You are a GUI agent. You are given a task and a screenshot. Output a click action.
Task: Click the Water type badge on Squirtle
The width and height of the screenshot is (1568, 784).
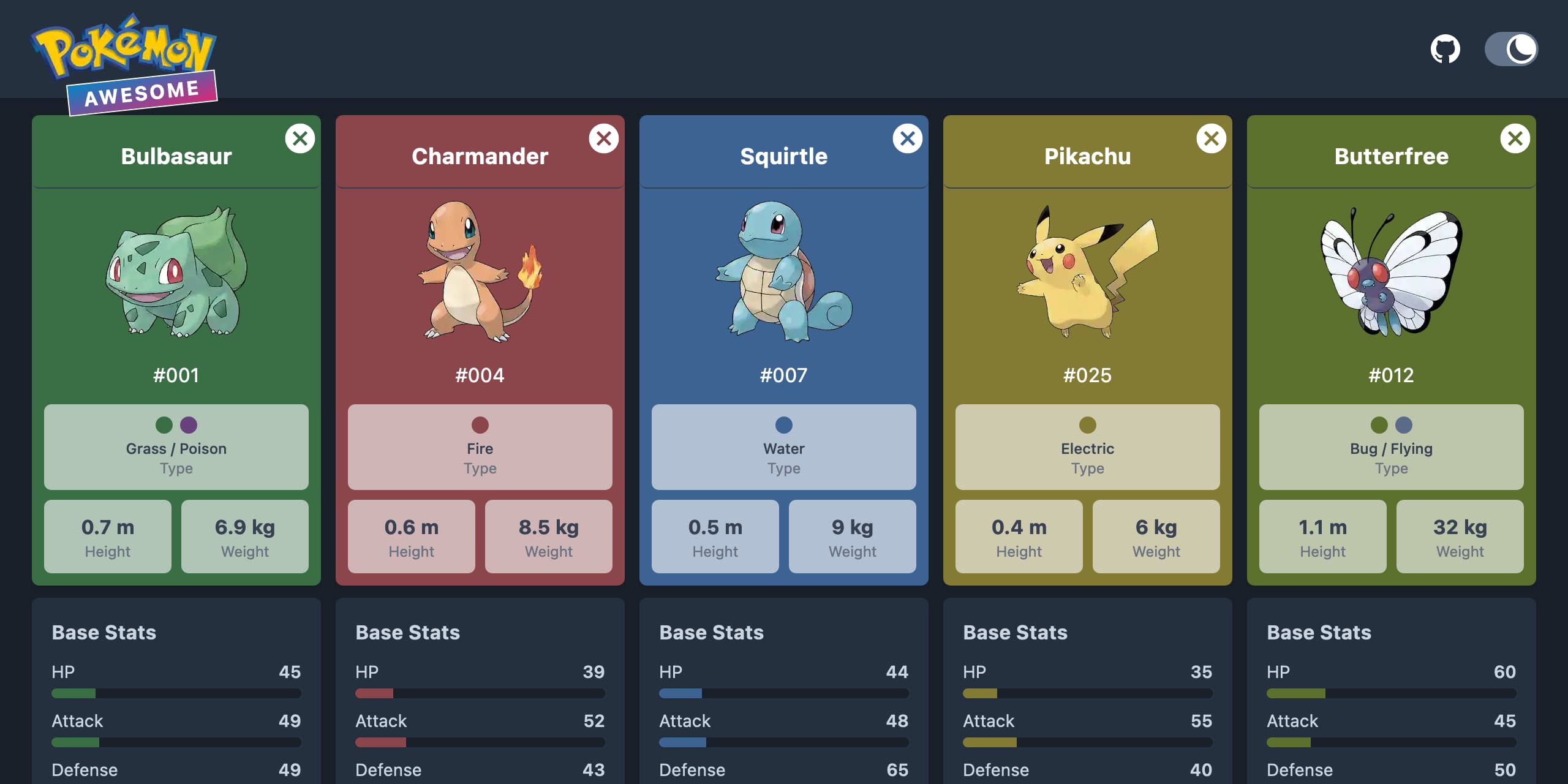click(x=784, y=447)
